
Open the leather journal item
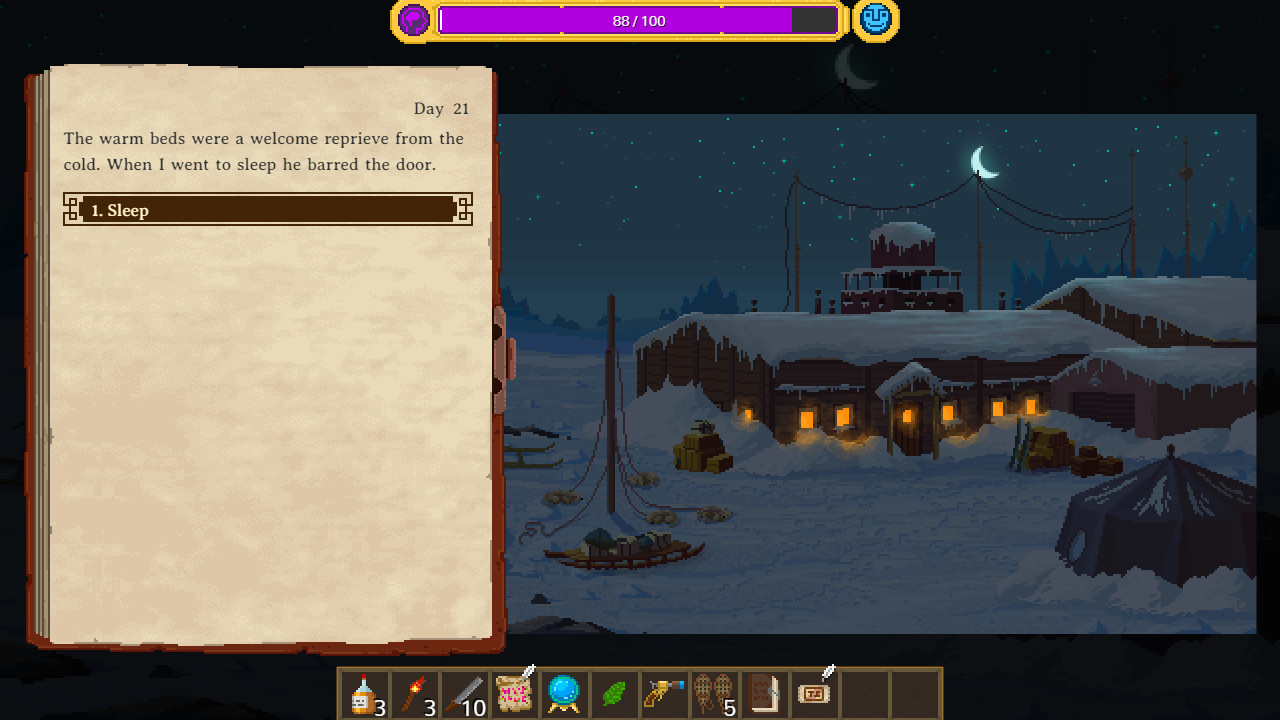pyautogui.click(x=765, y=692)
